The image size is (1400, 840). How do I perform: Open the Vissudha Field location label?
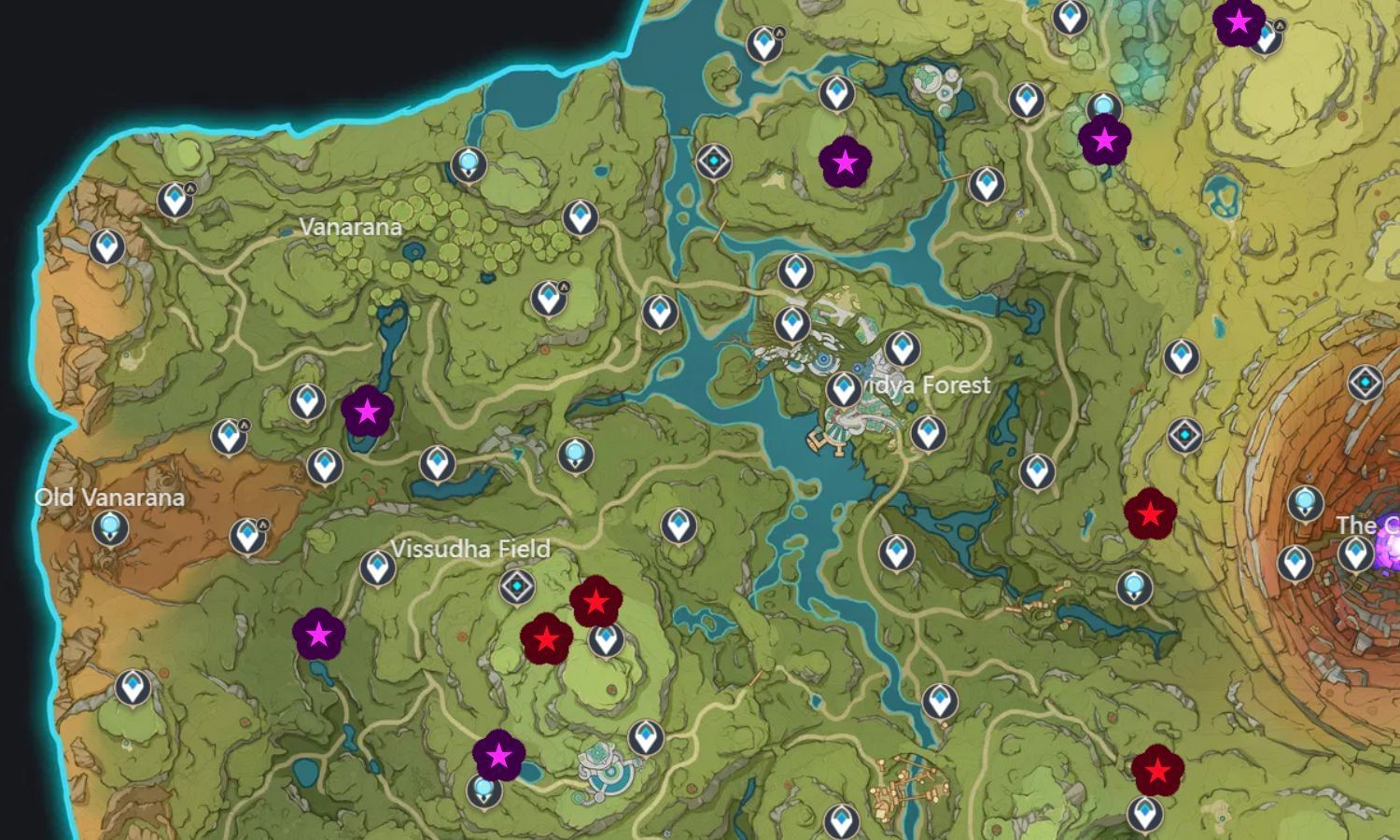(x=470, y=551)
